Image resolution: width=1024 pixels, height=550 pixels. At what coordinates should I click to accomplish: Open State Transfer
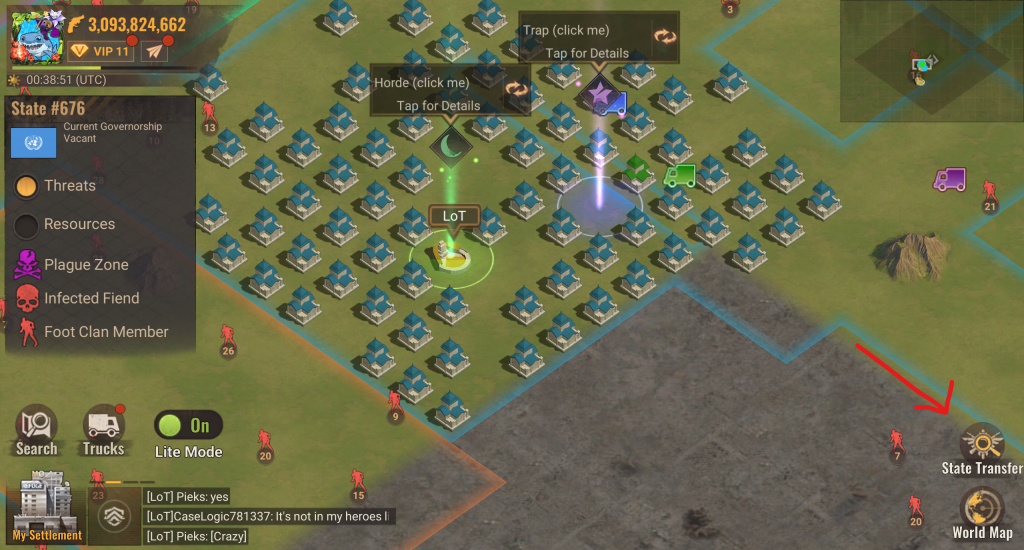(982, 447)
